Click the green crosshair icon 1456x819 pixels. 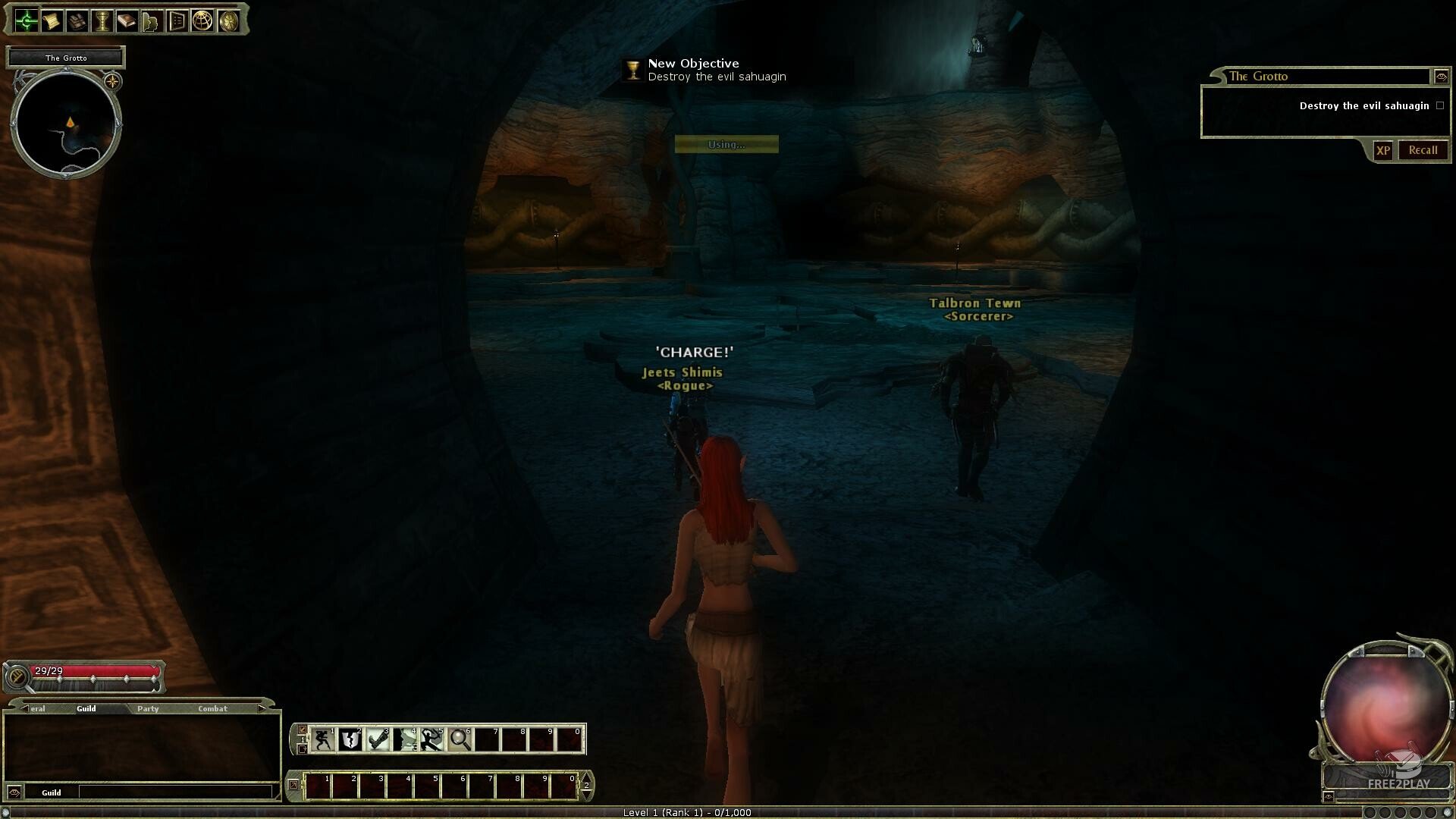click(27, 20)
